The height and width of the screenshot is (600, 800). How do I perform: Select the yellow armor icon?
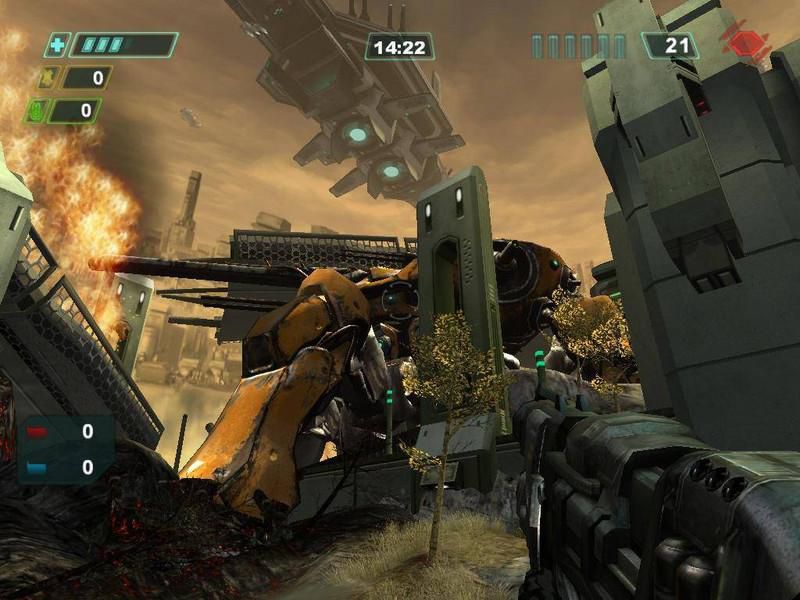click(46, 77)
